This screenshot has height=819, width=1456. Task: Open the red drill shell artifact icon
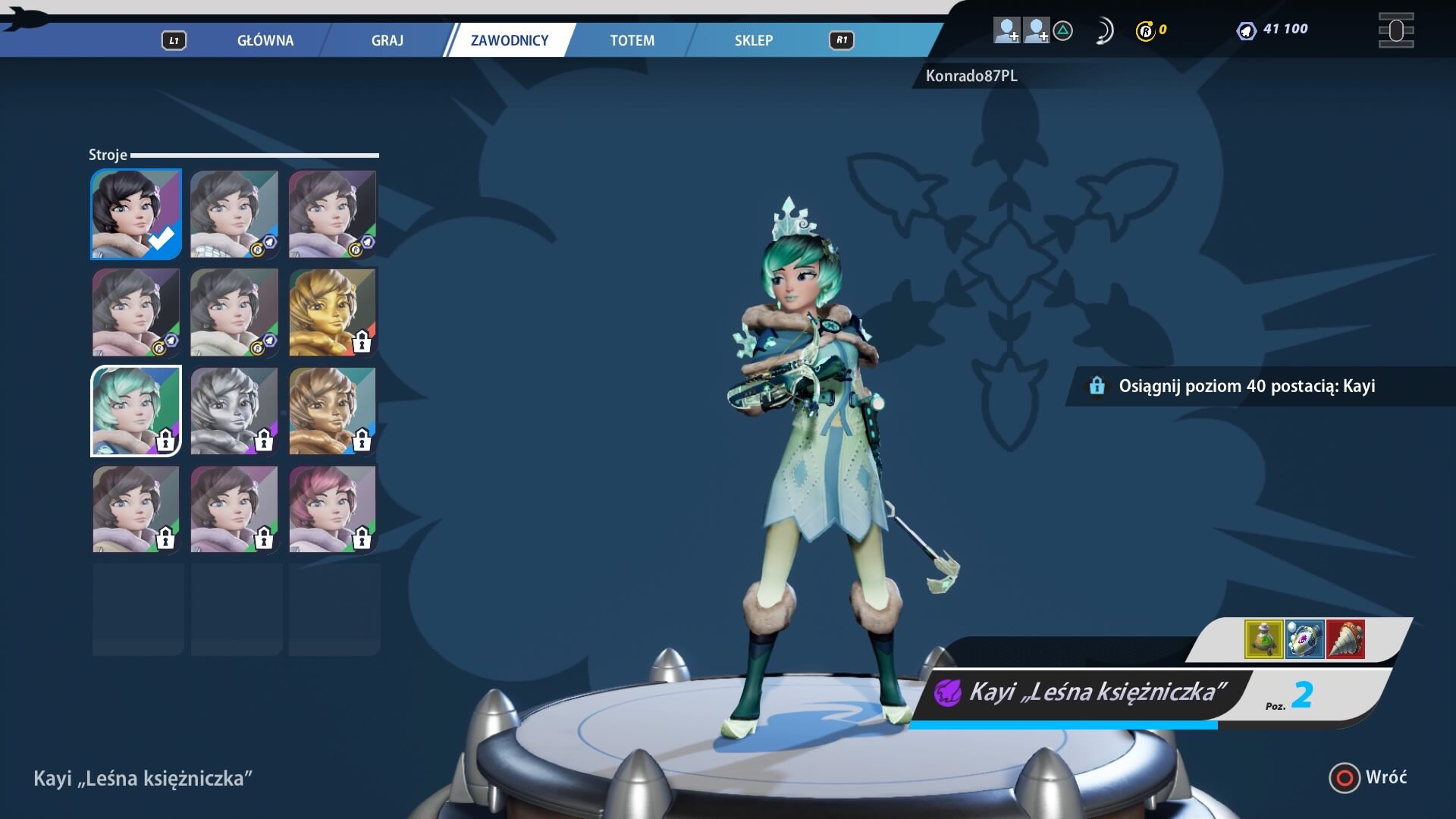(1345, 639)
